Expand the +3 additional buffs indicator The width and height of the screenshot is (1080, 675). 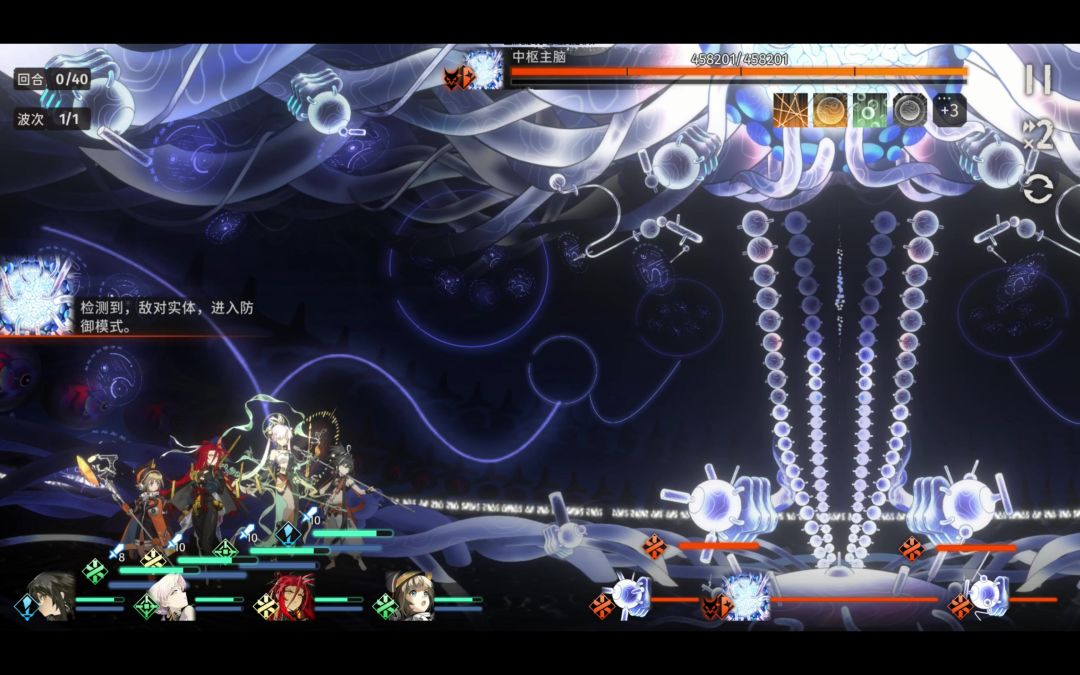949,109
